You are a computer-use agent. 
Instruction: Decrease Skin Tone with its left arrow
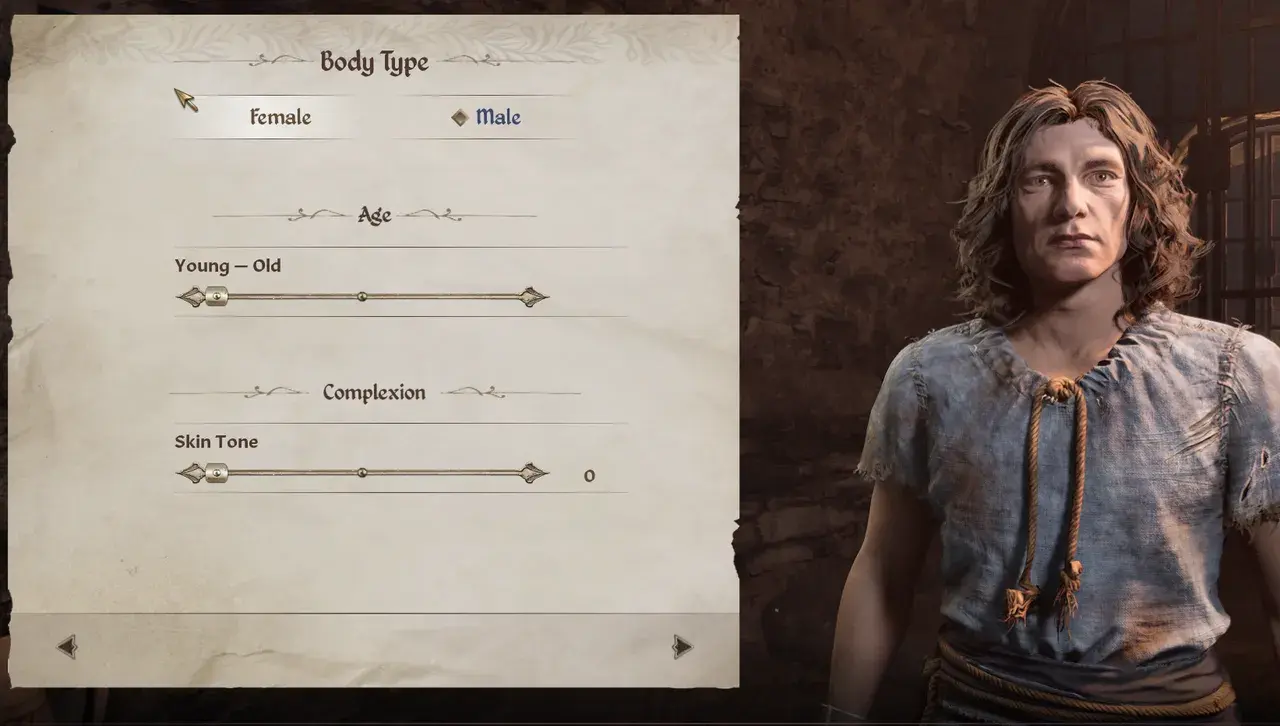[190, 472]
